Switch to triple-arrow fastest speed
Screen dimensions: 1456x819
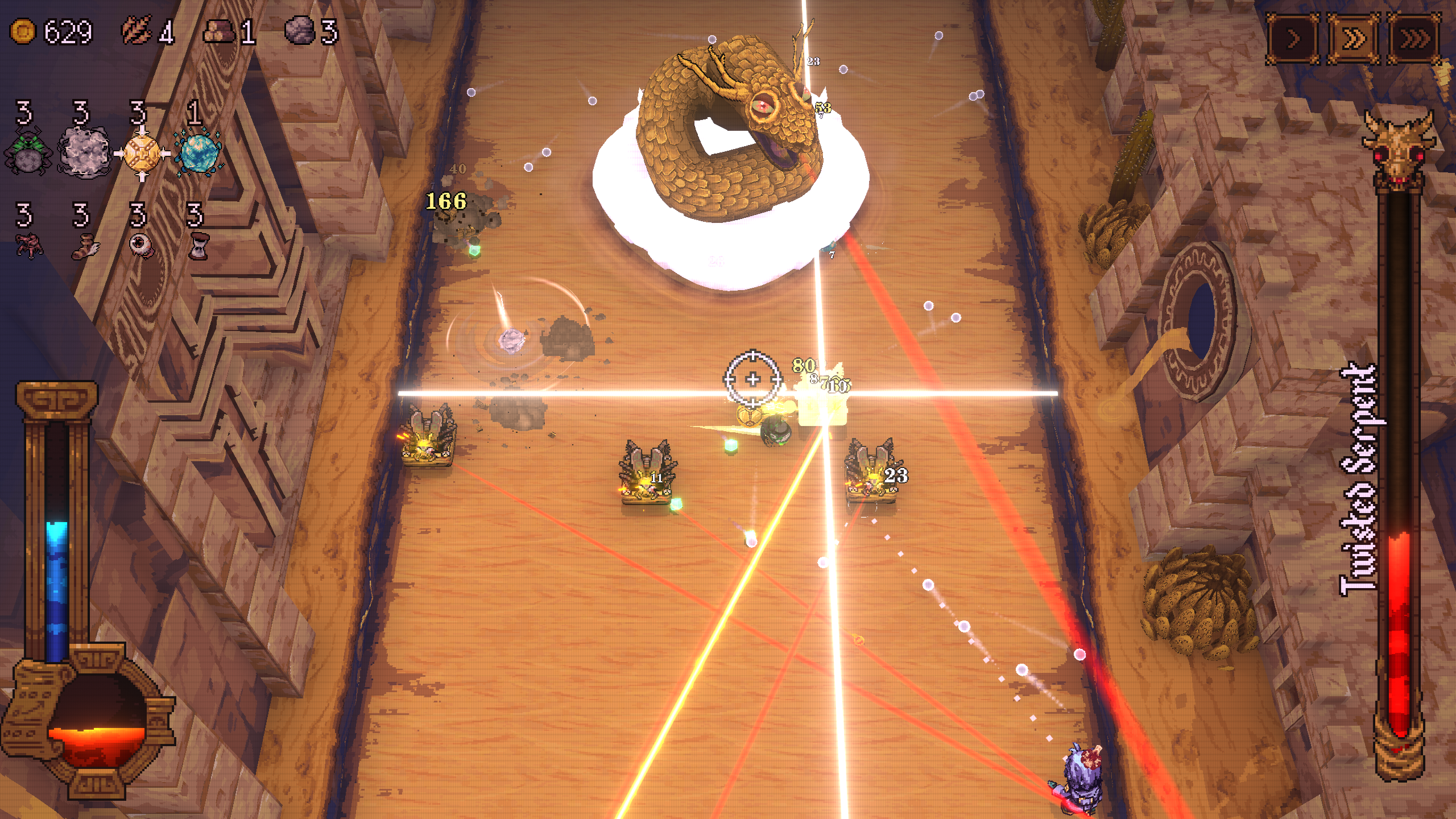(1414, 39)
